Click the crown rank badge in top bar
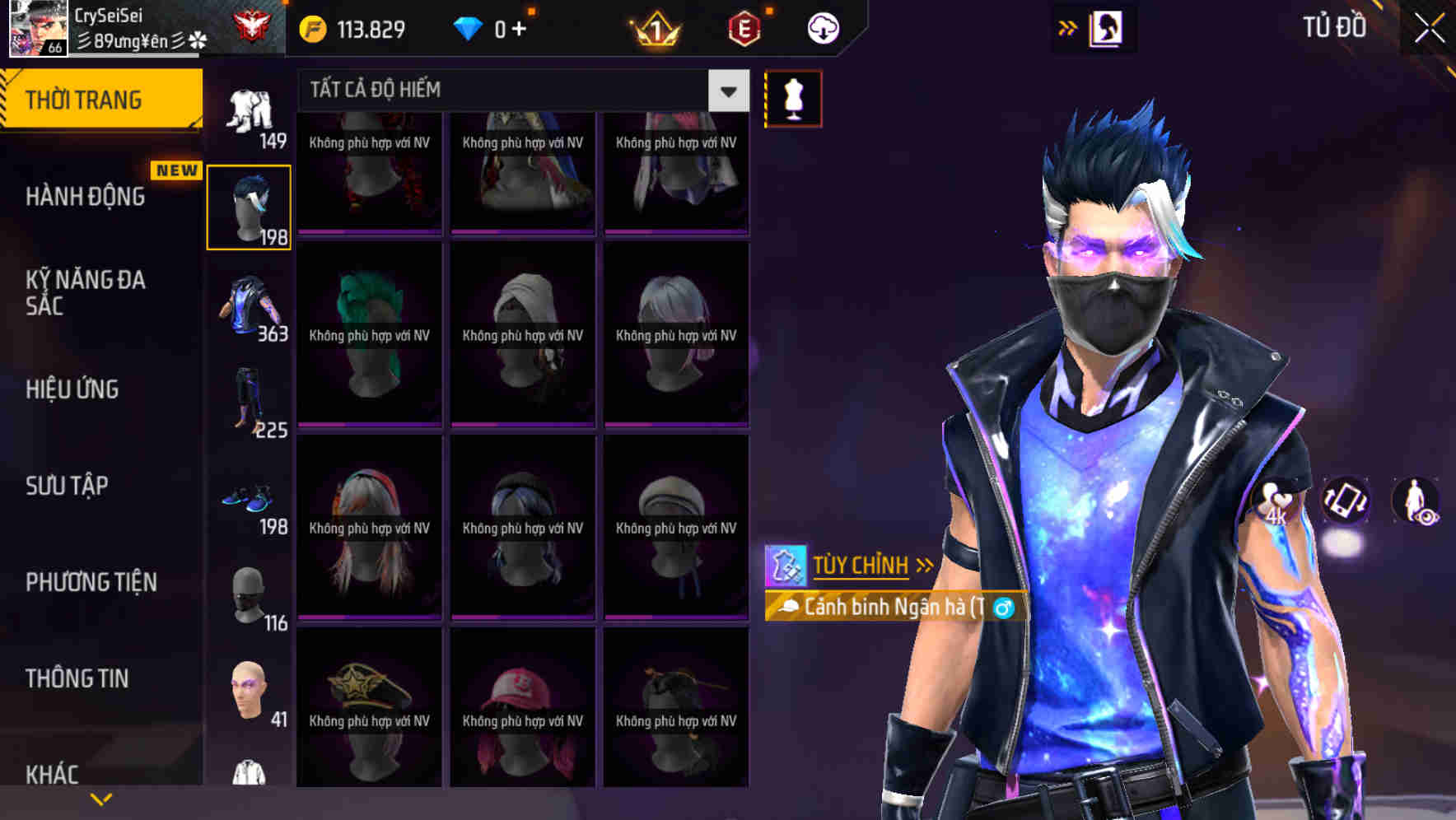Screen dimensions: 1456x820 coord(654,27)
